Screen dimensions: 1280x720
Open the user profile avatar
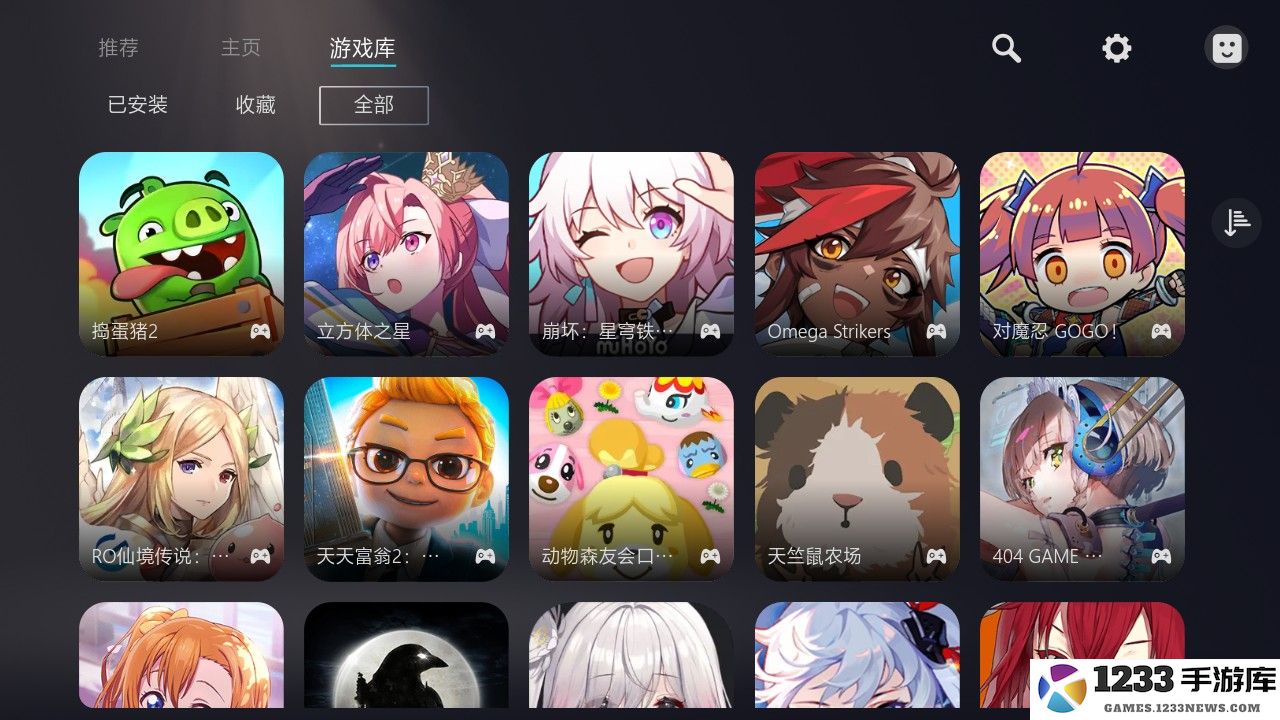(x=1226, y=46)
